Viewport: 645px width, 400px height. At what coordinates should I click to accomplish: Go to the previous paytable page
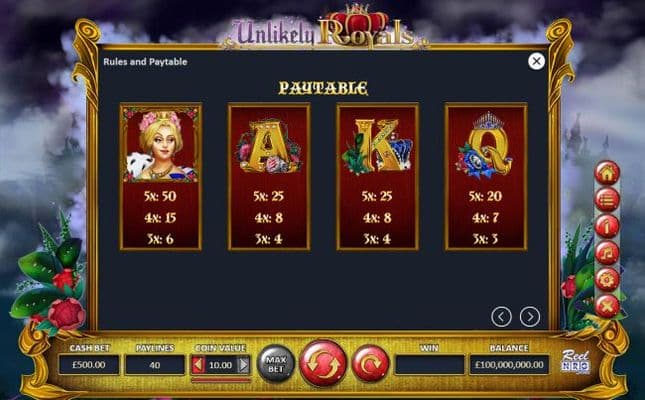pos(502,317)
